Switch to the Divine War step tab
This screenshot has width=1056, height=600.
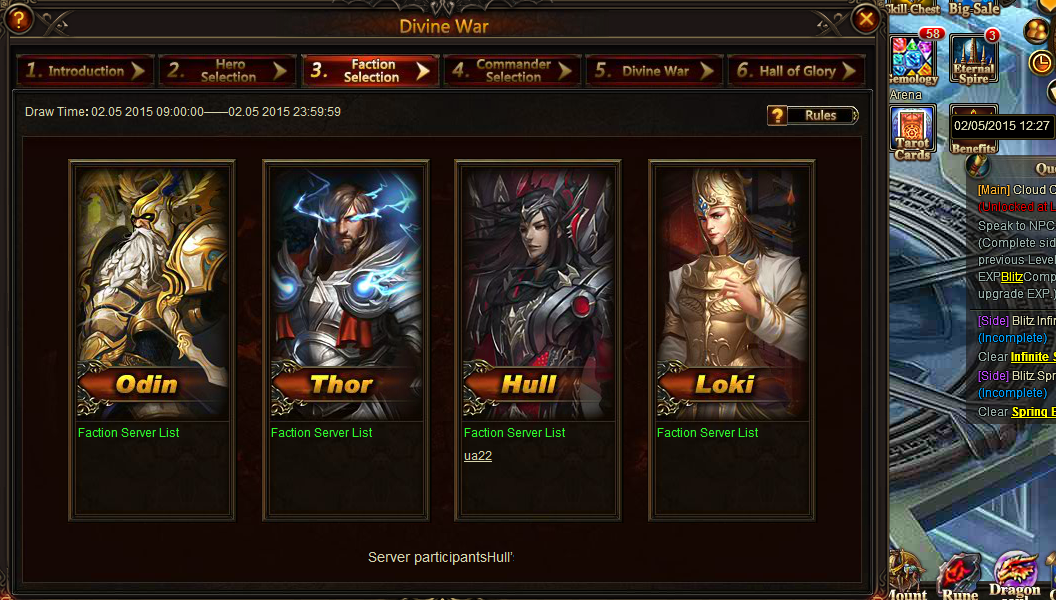(654, 71)
